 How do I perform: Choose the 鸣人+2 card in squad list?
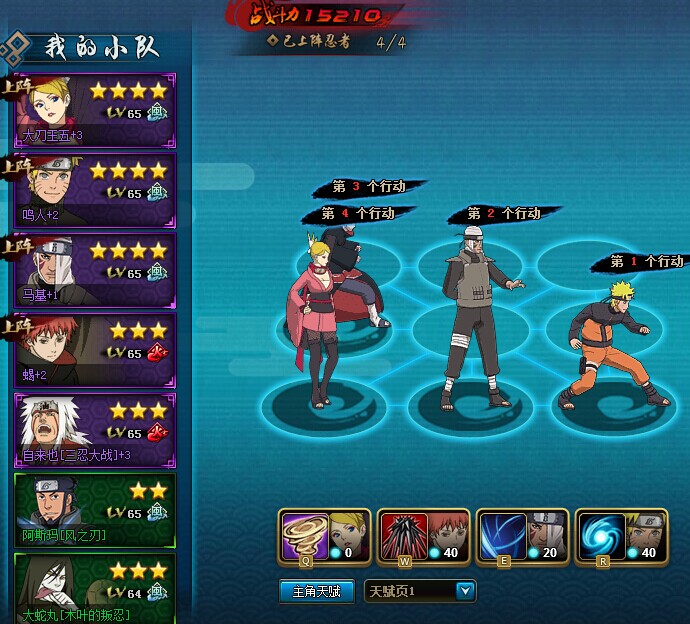point(95,191)
